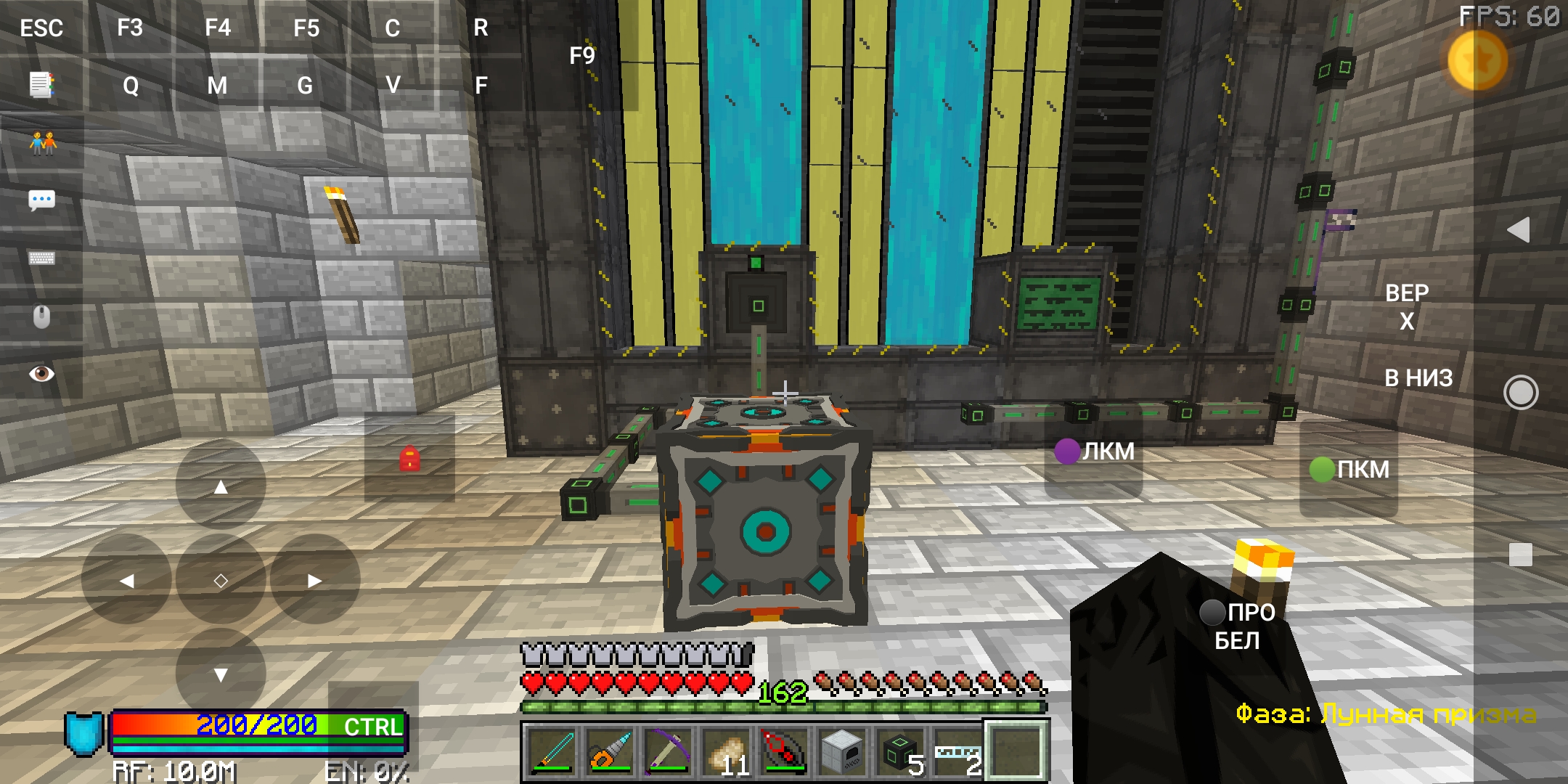
Task: Tap the ЛКМ left-click button
Action: pyautogui.click(x=1095, y=452)
